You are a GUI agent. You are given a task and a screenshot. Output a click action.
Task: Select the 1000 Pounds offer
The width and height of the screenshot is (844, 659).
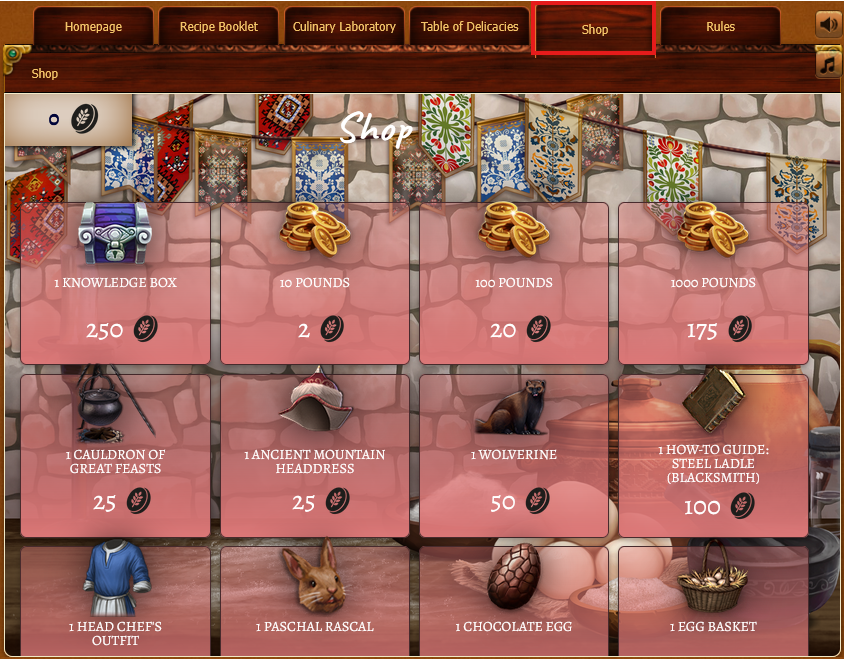(712, 284)
